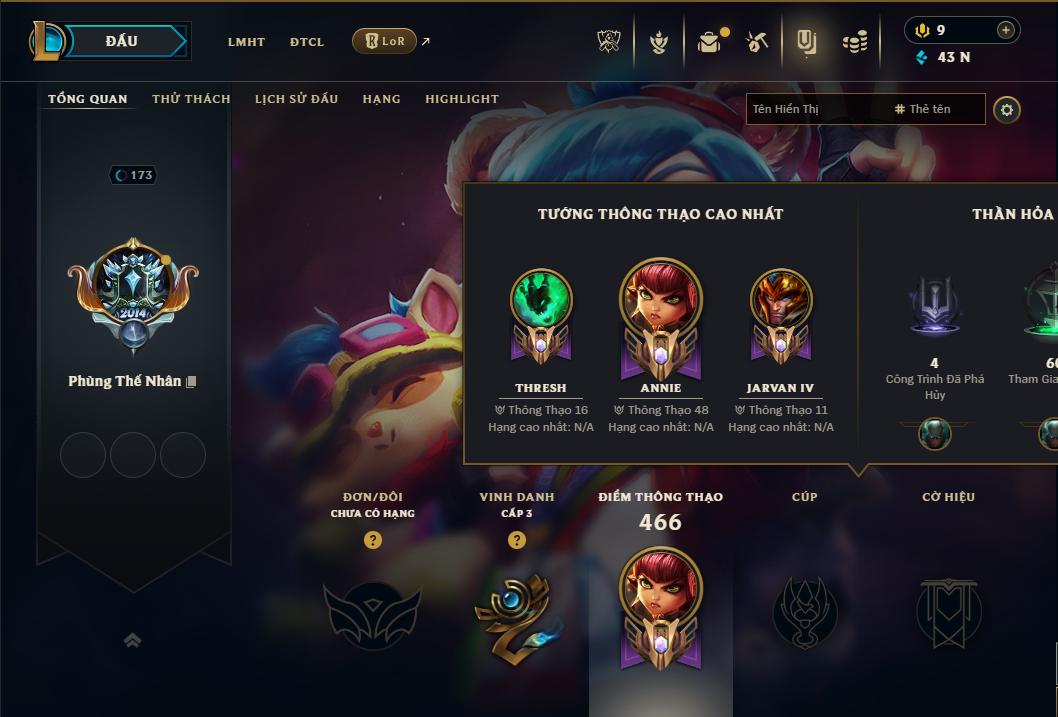Switch to the THỬ THÁCH tab
Screen dimensions: 1058x717
[191, 99]
